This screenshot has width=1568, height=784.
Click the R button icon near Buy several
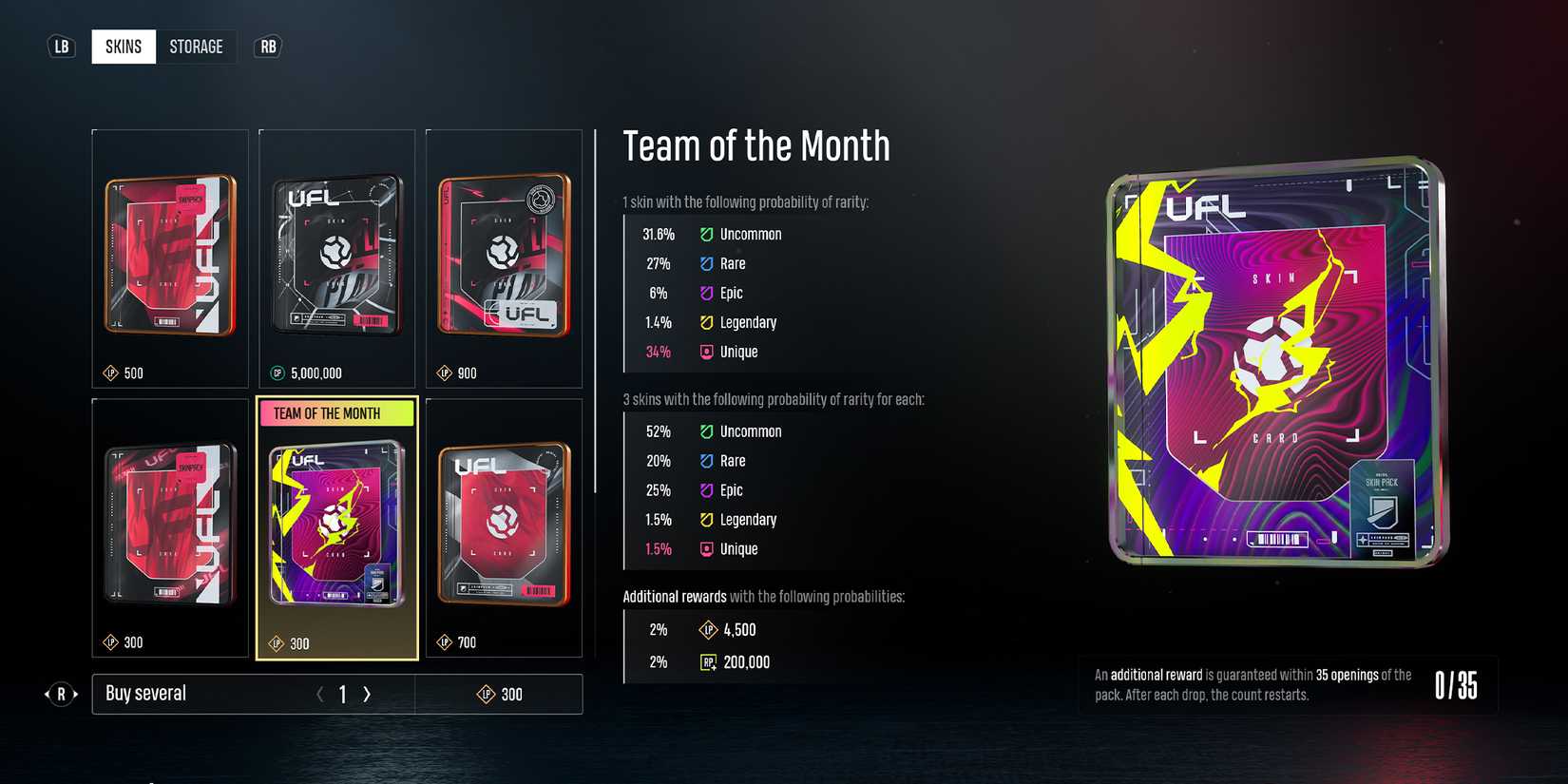click(x=62, y=695)
